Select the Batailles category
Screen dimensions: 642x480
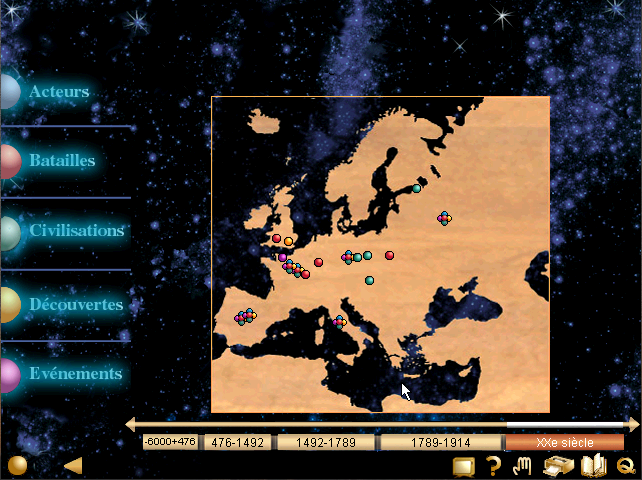tap(61, 160)
